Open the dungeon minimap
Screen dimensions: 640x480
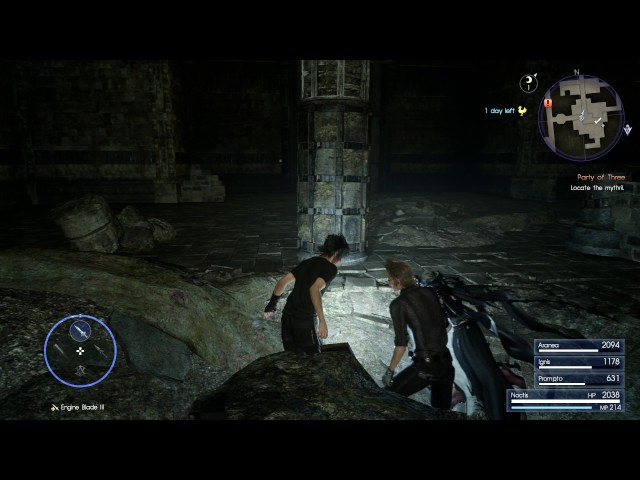coord(580,118)
